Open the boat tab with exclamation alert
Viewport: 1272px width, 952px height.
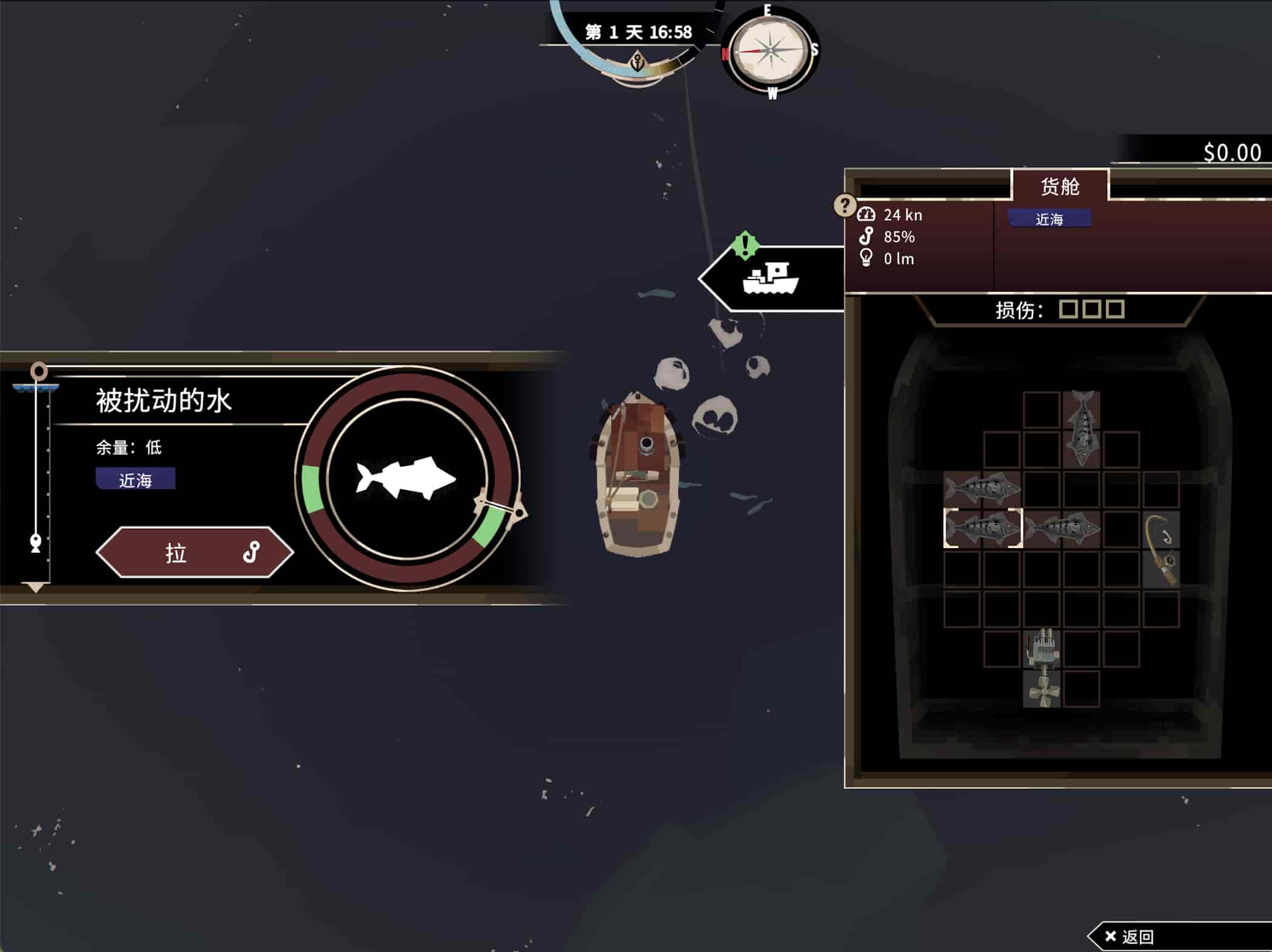pos(771,279)
